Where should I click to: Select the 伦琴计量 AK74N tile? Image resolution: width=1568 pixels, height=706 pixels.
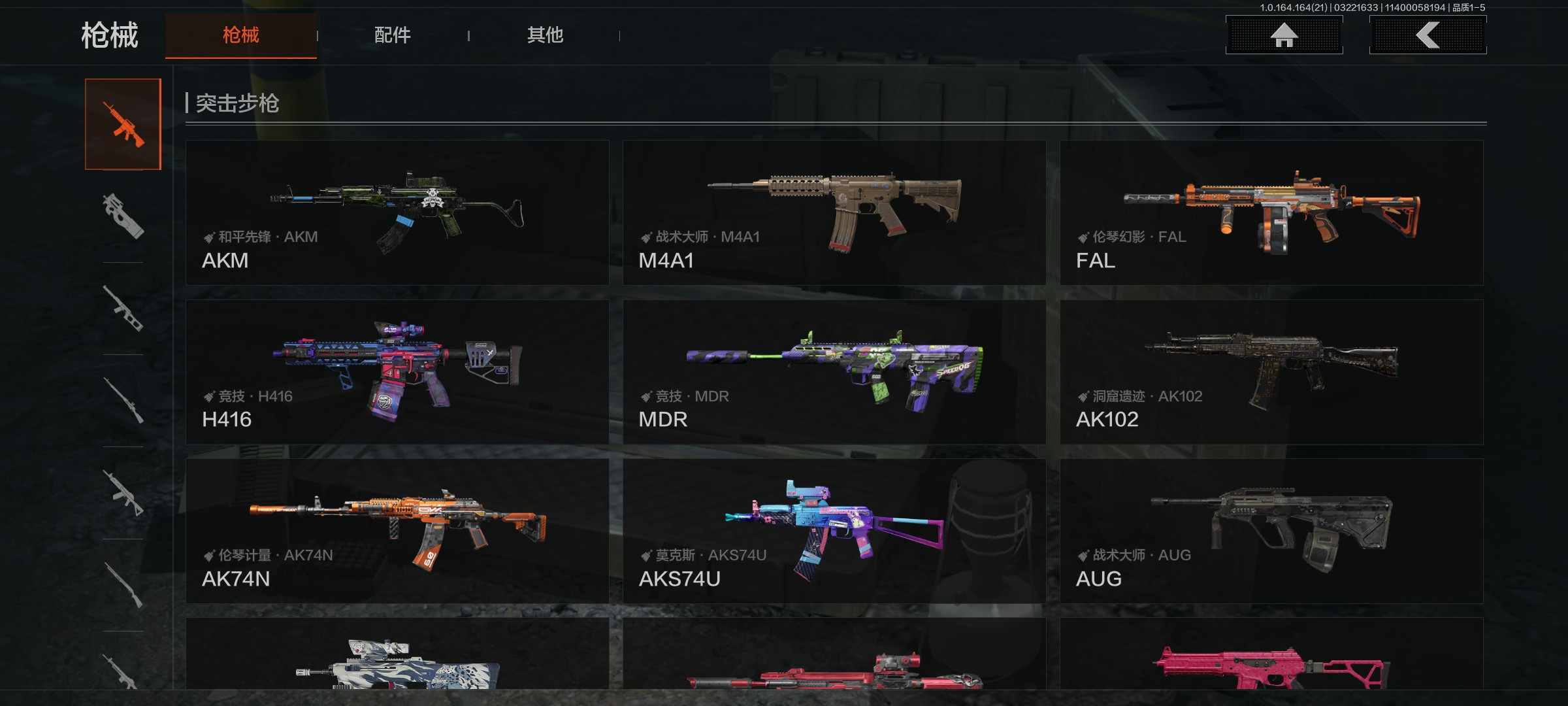(397, 531)
